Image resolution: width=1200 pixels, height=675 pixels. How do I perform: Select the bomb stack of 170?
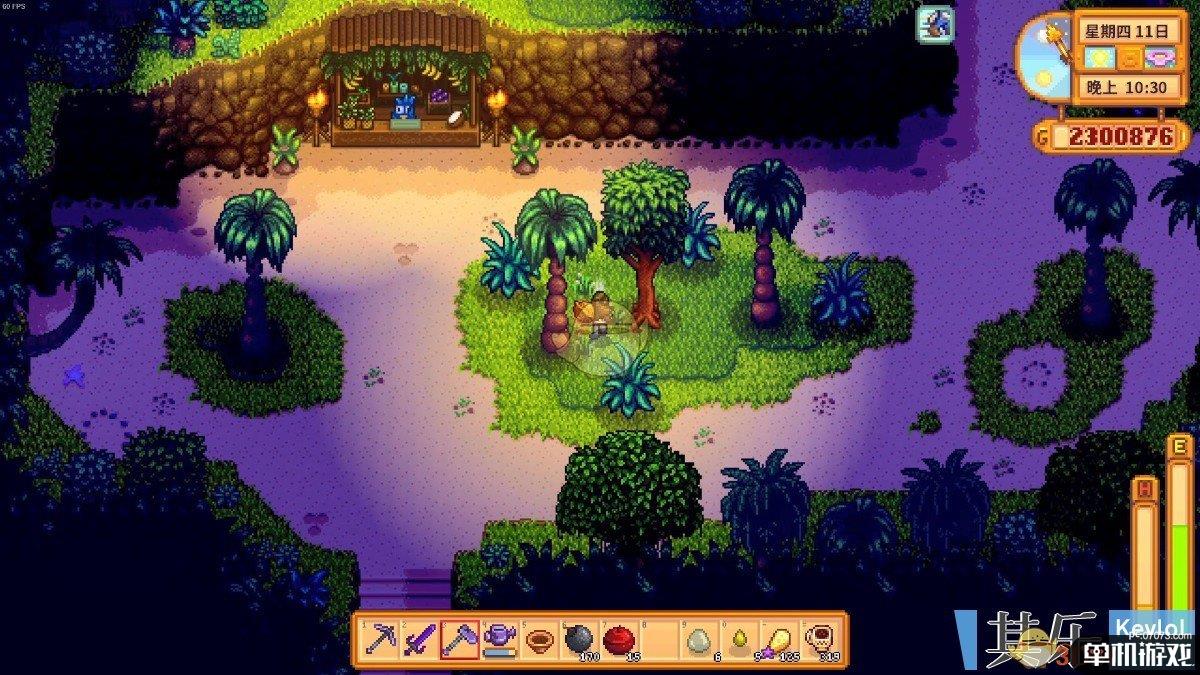[581, 640]
